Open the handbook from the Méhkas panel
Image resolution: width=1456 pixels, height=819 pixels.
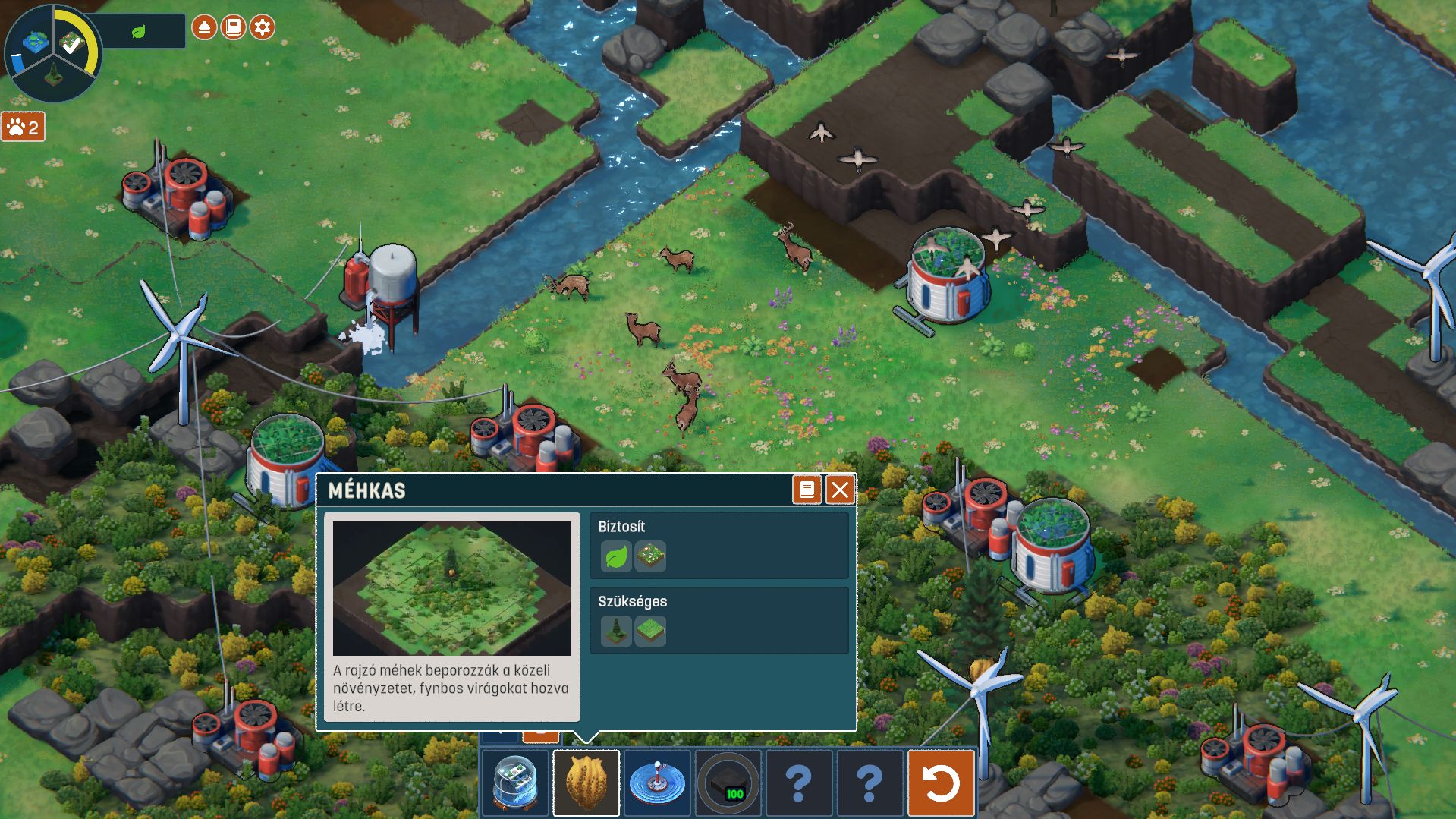coord(807,490)
